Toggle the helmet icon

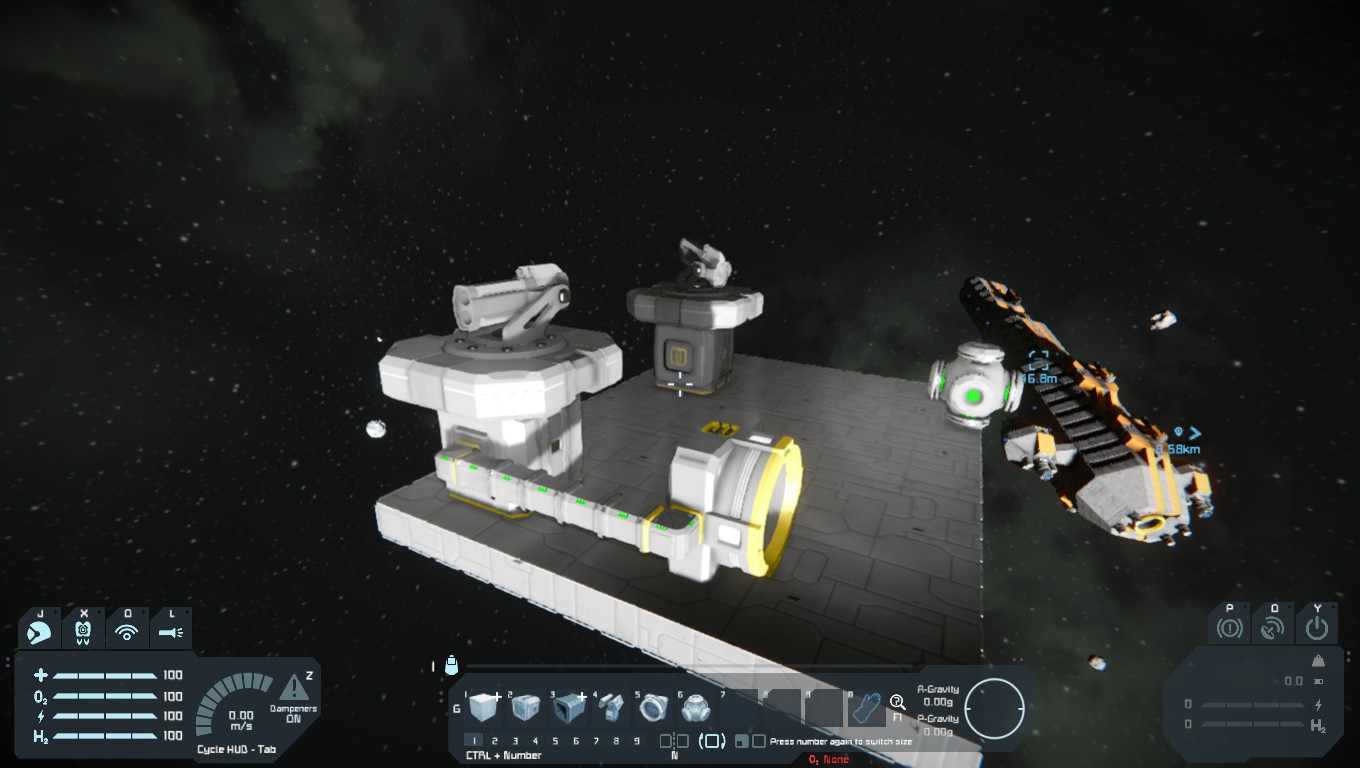pyautogui.click(x=83, y=632)
